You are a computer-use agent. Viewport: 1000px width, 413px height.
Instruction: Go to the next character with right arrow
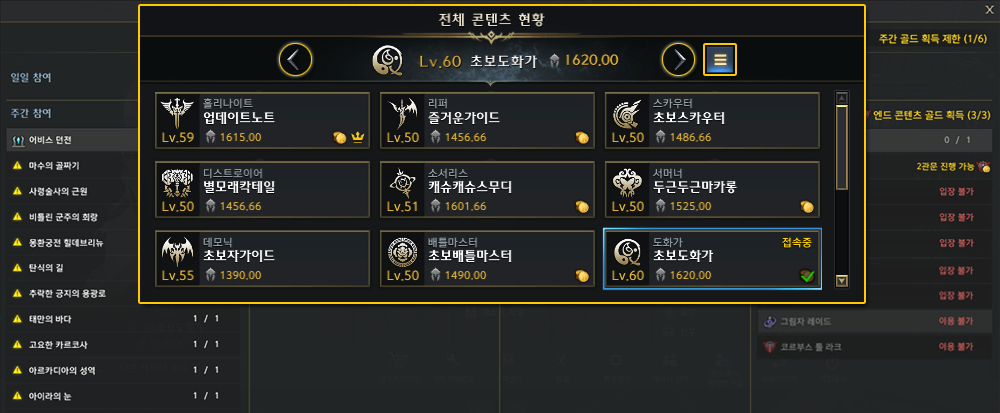(678, 60)
